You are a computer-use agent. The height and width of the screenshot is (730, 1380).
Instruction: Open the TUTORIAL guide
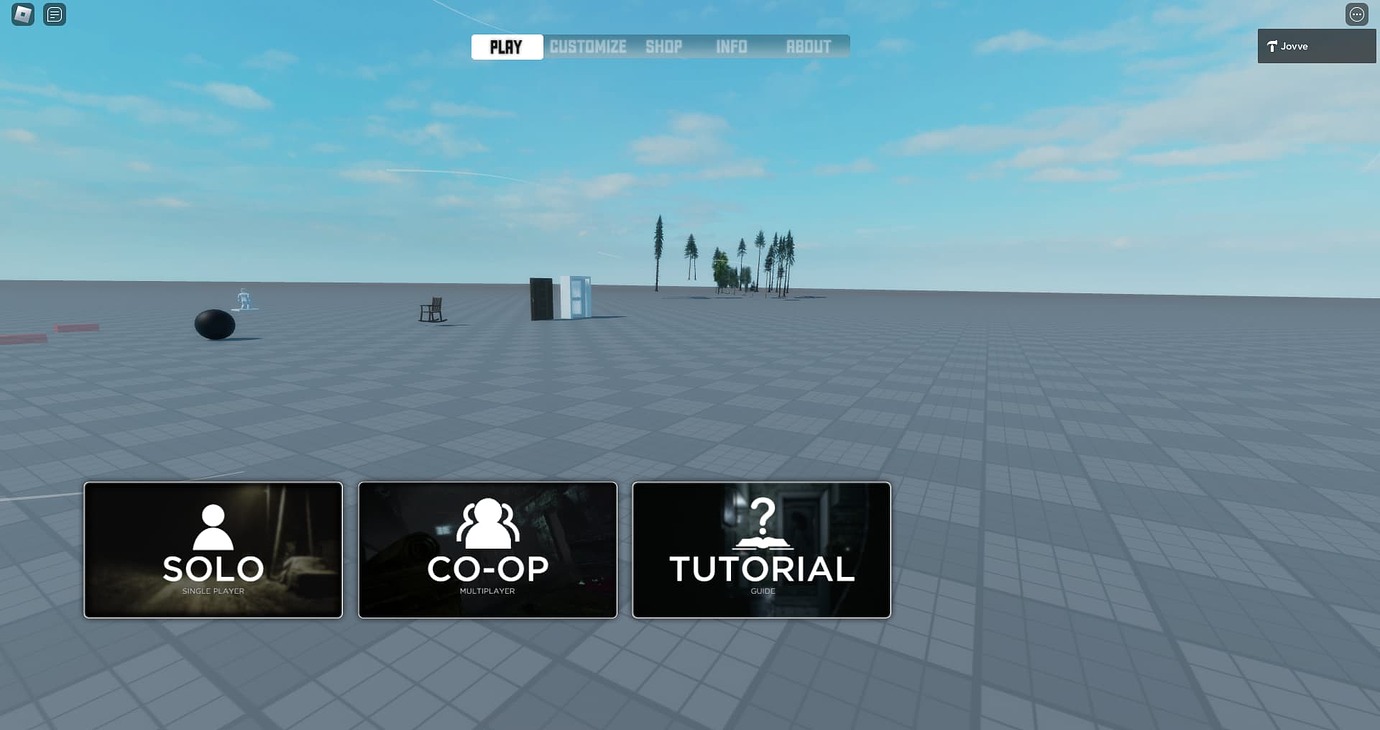(x=762, y=549)
